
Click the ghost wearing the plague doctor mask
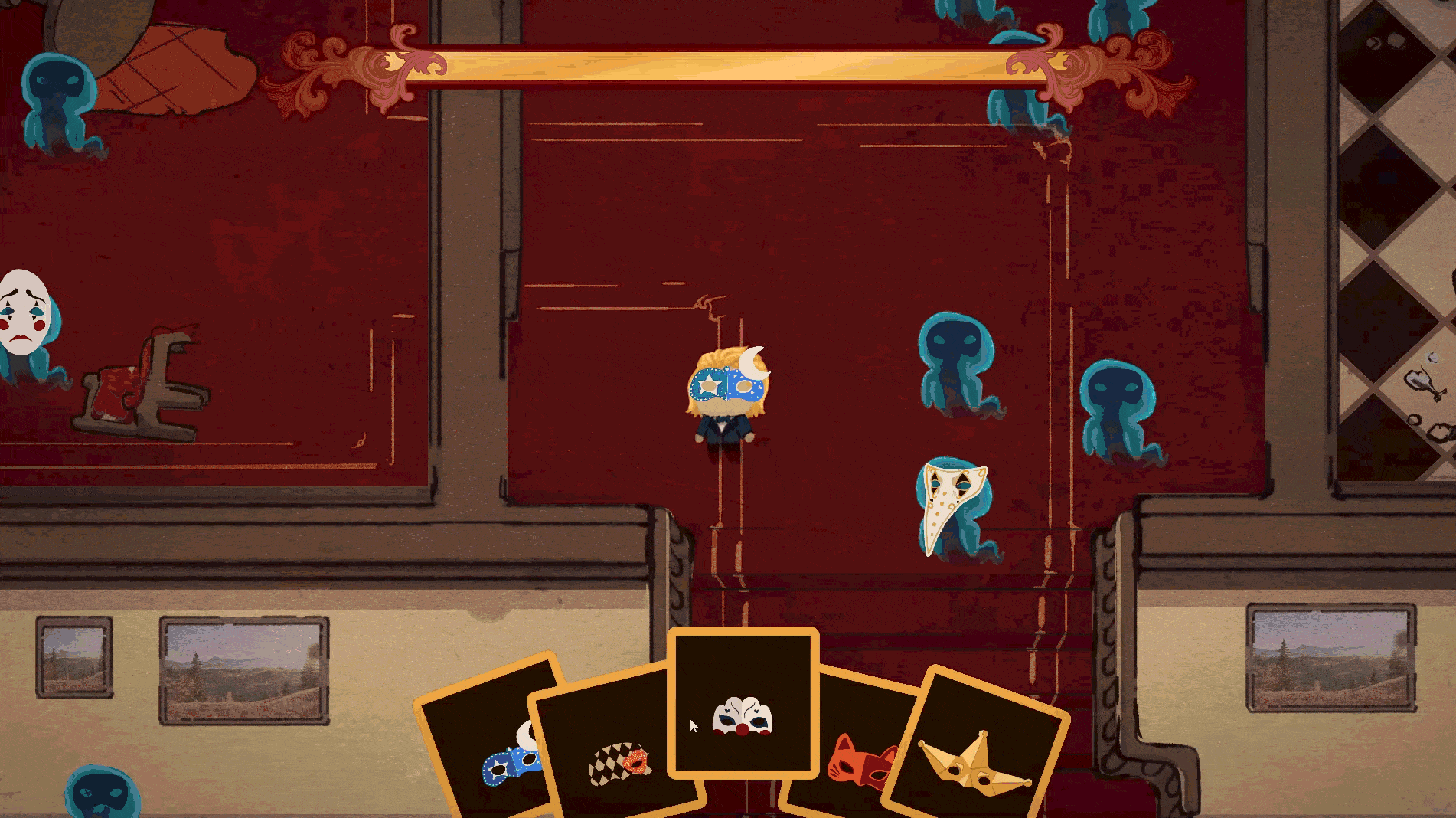952,509
